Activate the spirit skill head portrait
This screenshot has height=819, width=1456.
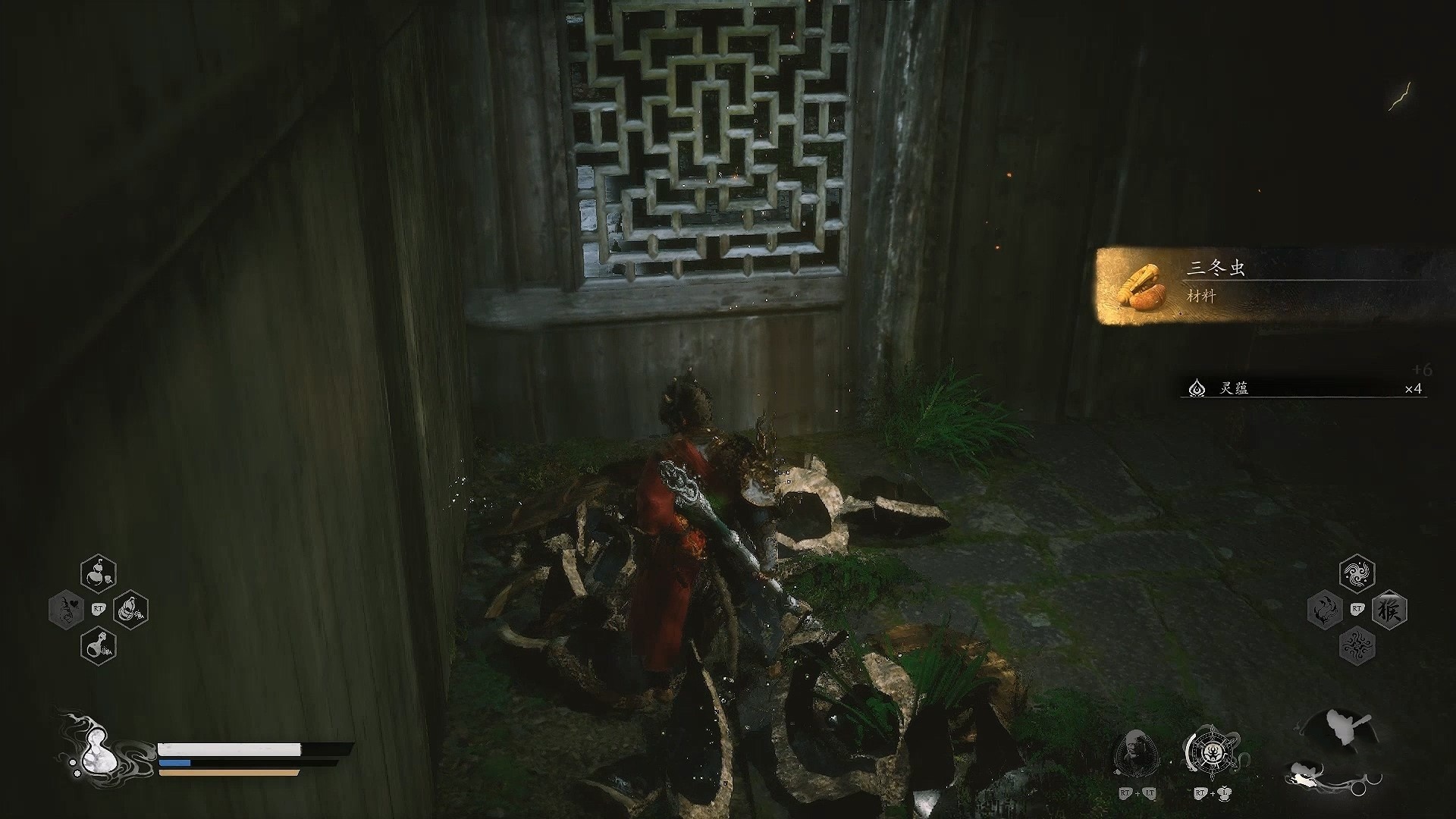(x=1136, y=752)
